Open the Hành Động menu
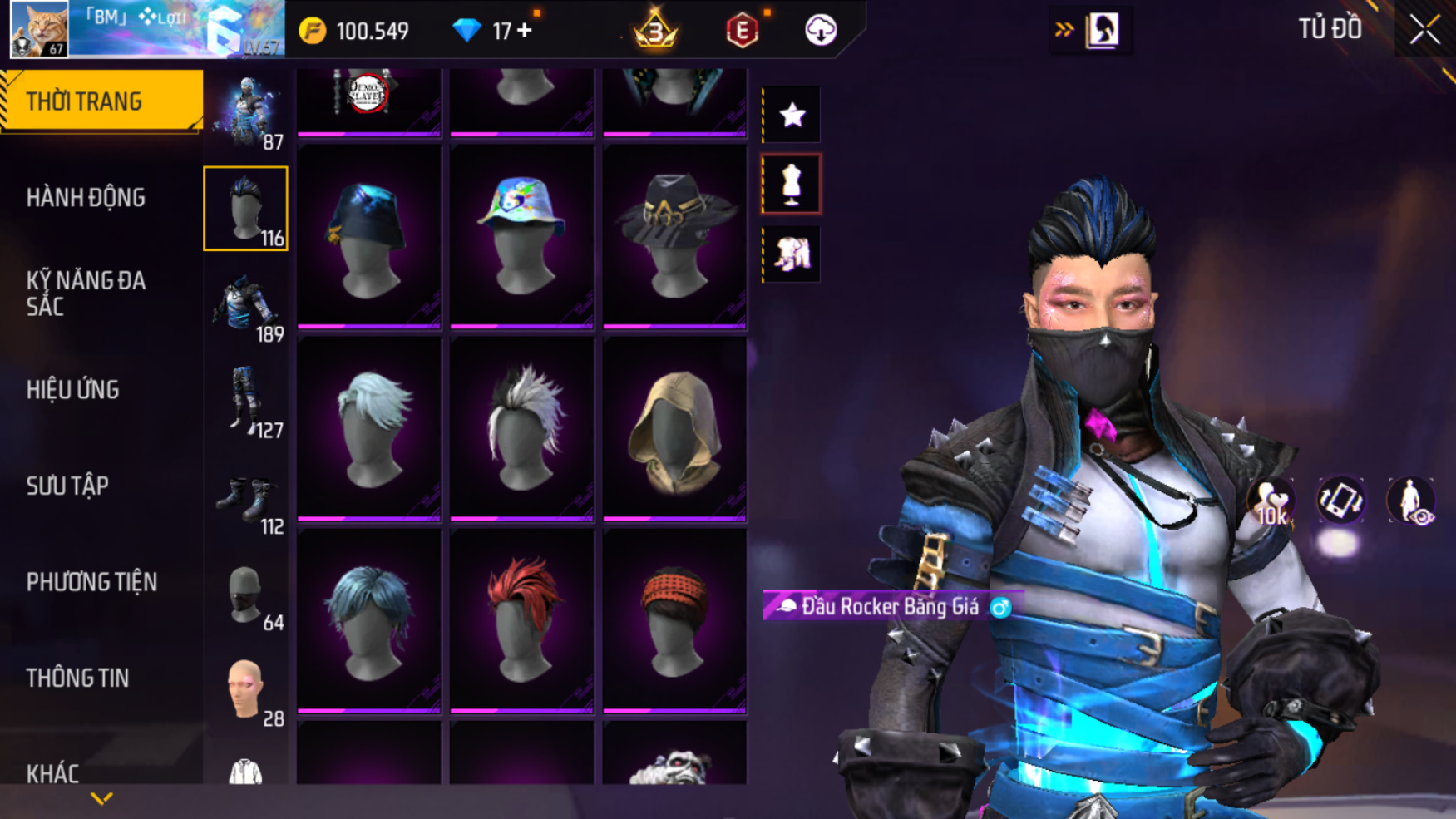1456x819 pixels. (86, 198)
